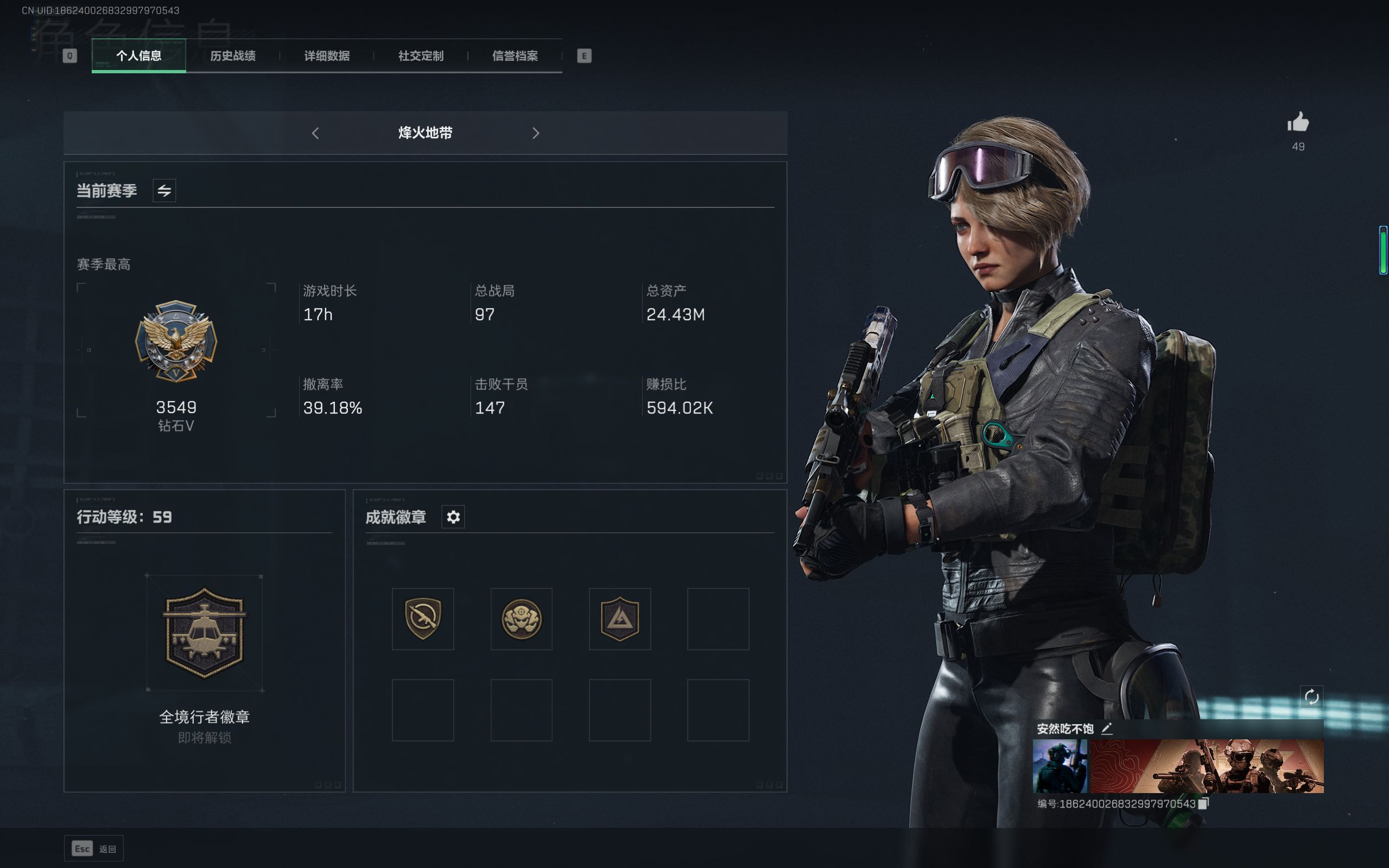Click the right arrow beside 烽火地带

coord(536,133)
